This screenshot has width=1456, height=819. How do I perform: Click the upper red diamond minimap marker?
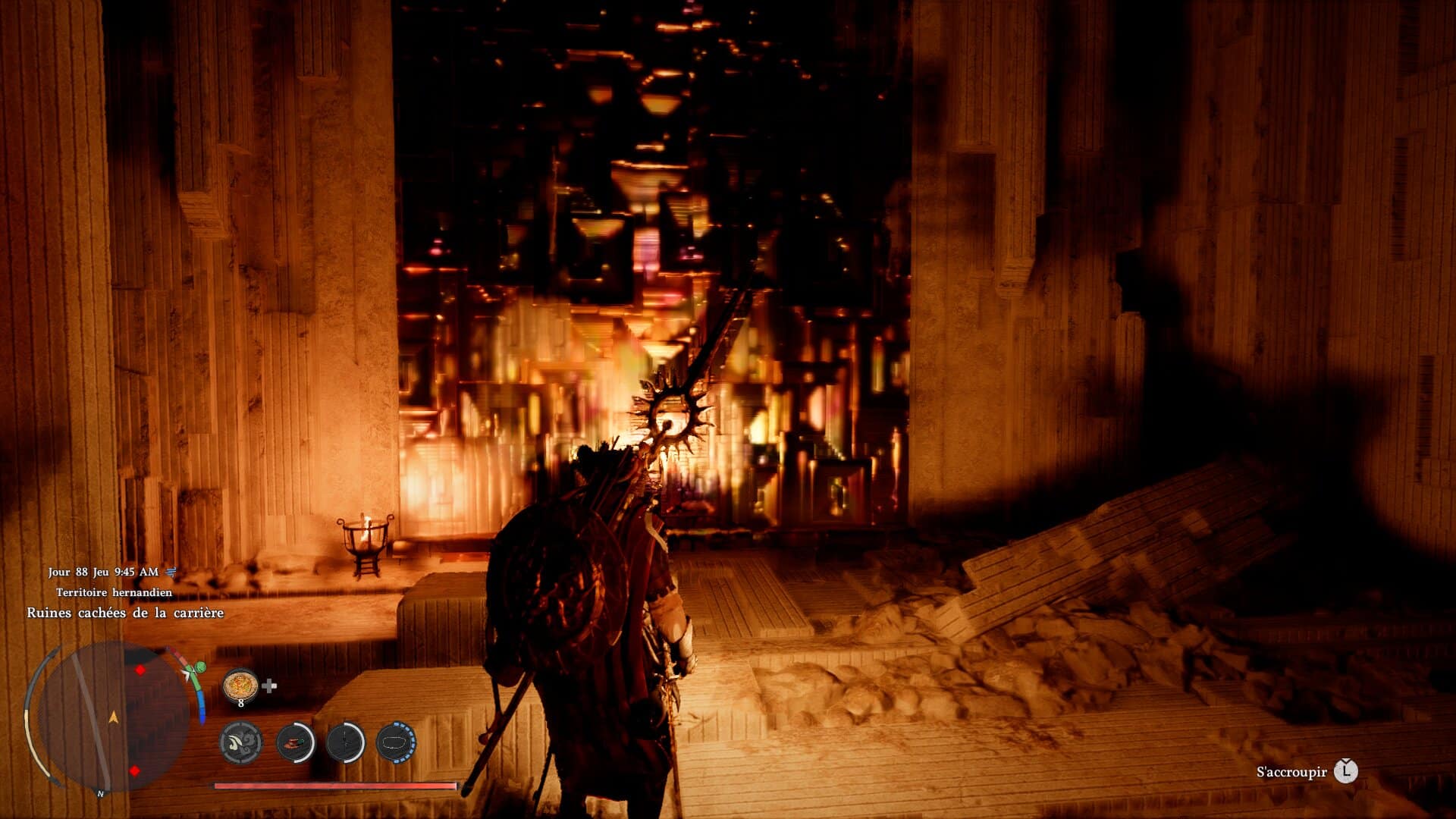140,670
